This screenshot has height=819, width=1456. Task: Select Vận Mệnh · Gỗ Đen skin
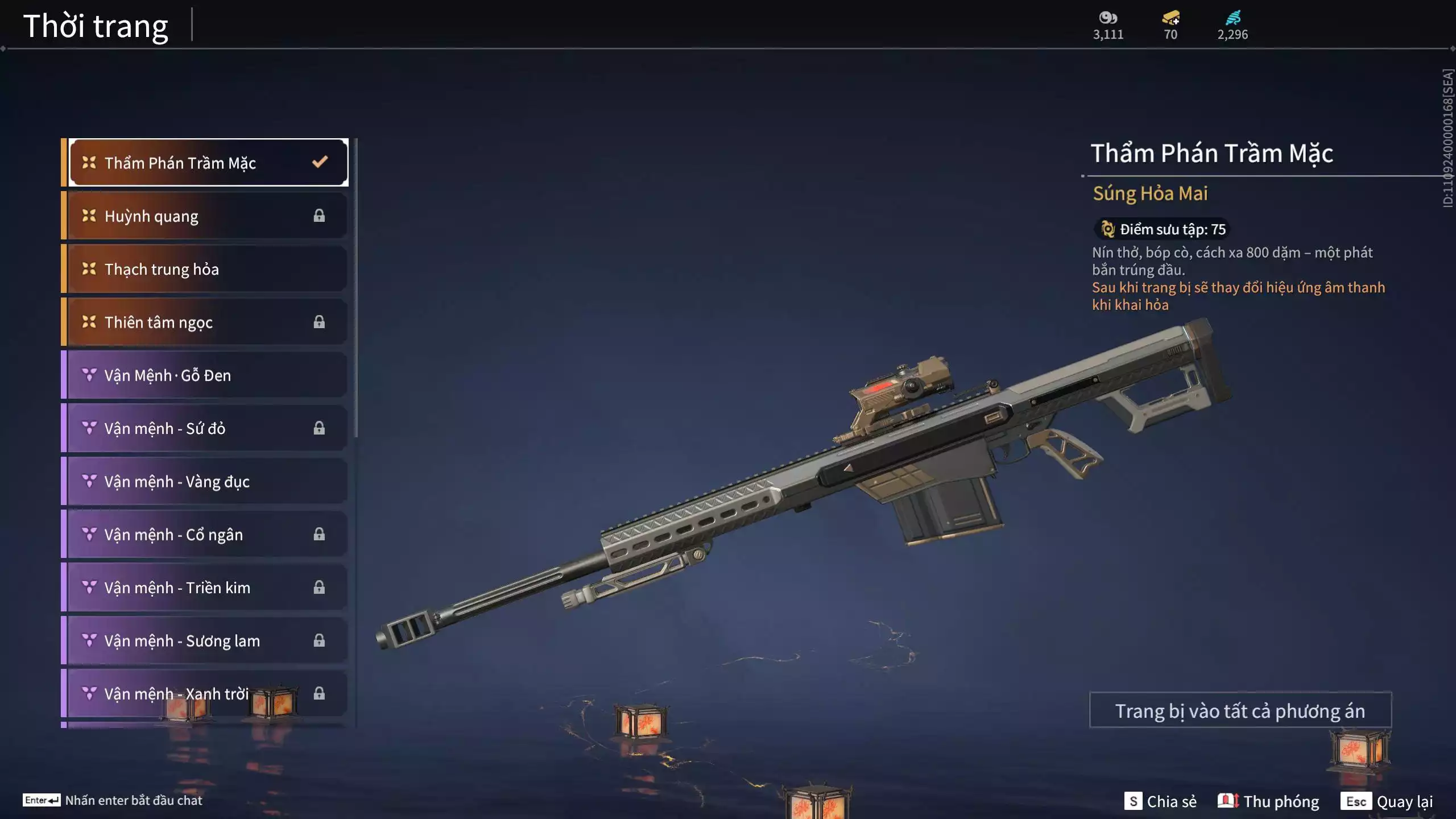coord(207,375)
